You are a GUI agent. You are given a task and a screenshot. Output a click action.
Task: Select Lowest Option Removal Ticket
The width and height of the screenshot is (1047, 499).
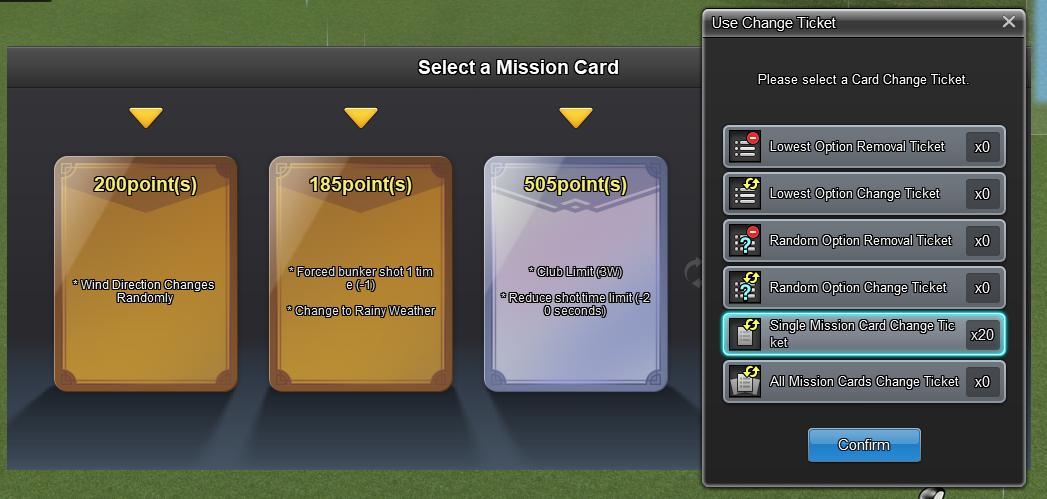pyautogui.click(x=863, y=147)
